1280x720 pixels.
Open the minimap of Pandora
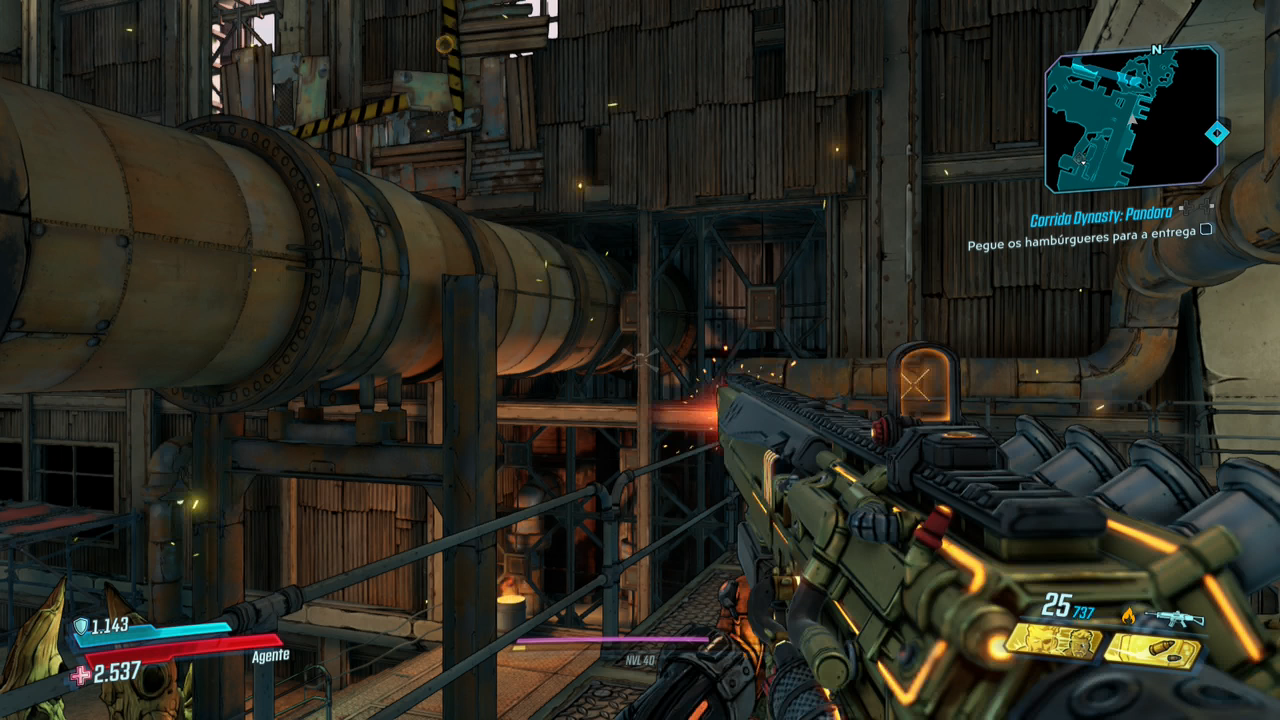(1131, 118)
